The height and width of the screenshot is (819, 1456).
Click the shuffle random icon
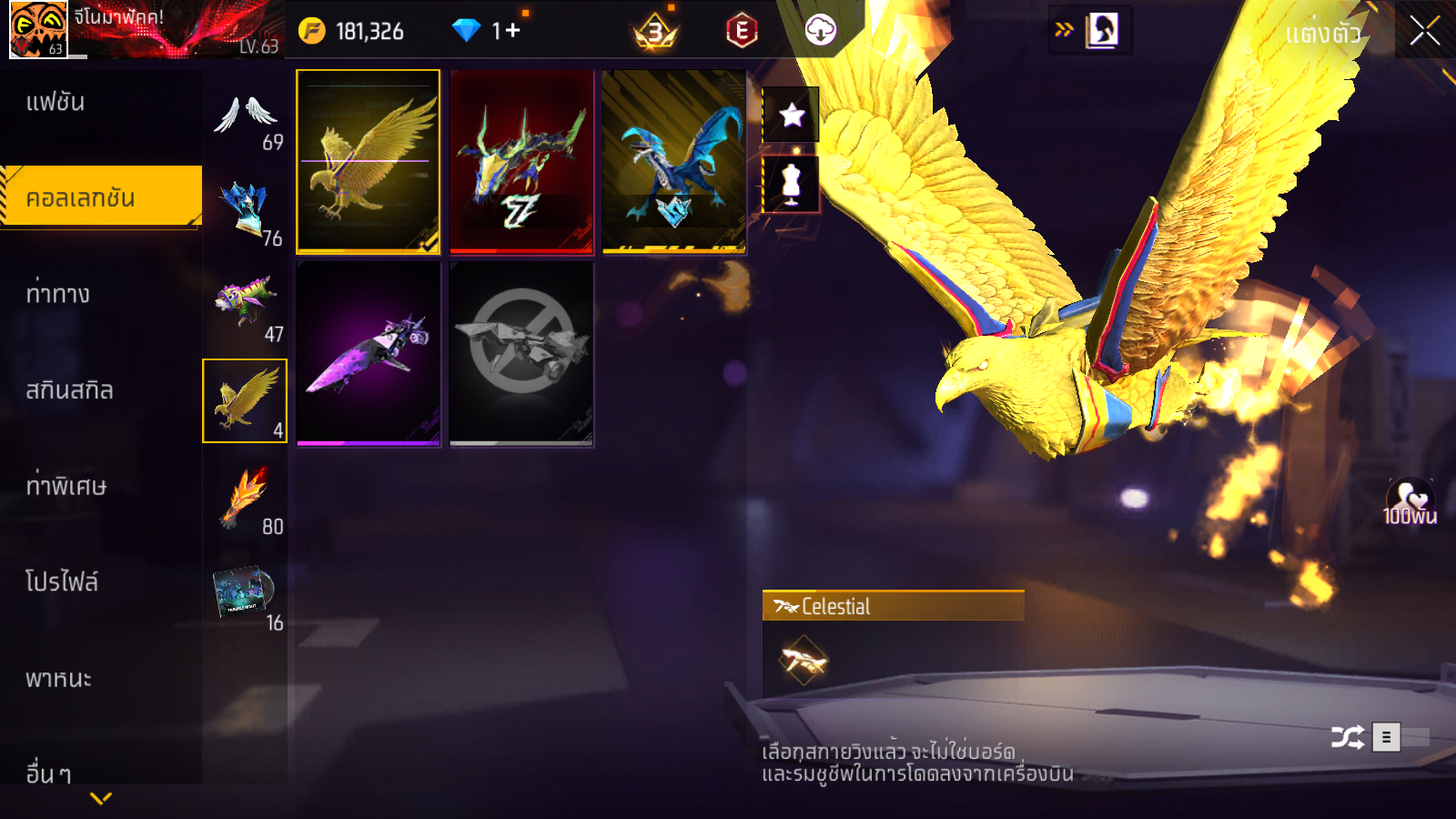pyautogui.click(x=1347, y=736)
